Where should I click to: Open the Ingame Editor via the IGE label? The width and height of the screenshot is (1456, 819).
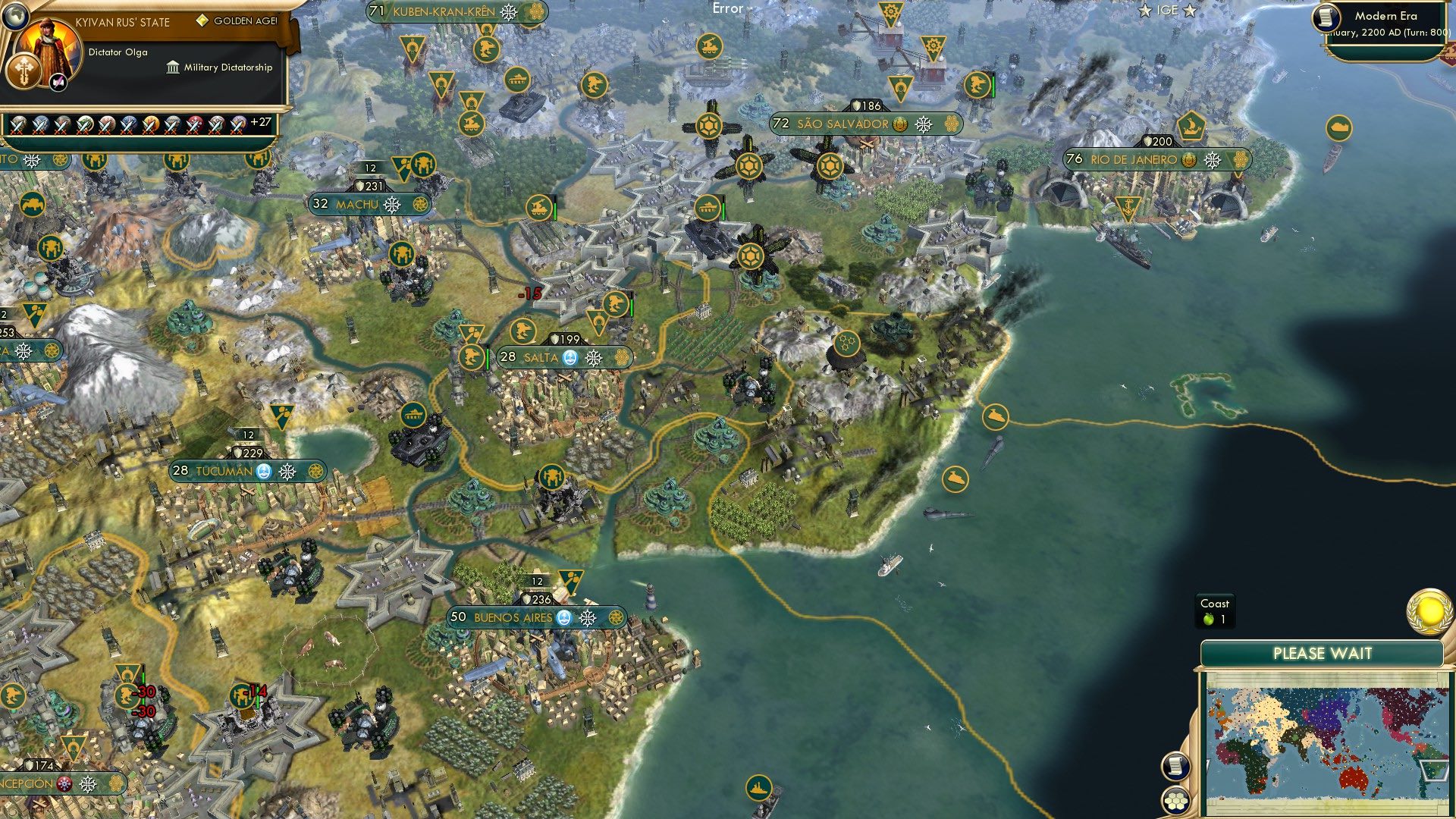pyautogui.click(x=1167, y=10)
